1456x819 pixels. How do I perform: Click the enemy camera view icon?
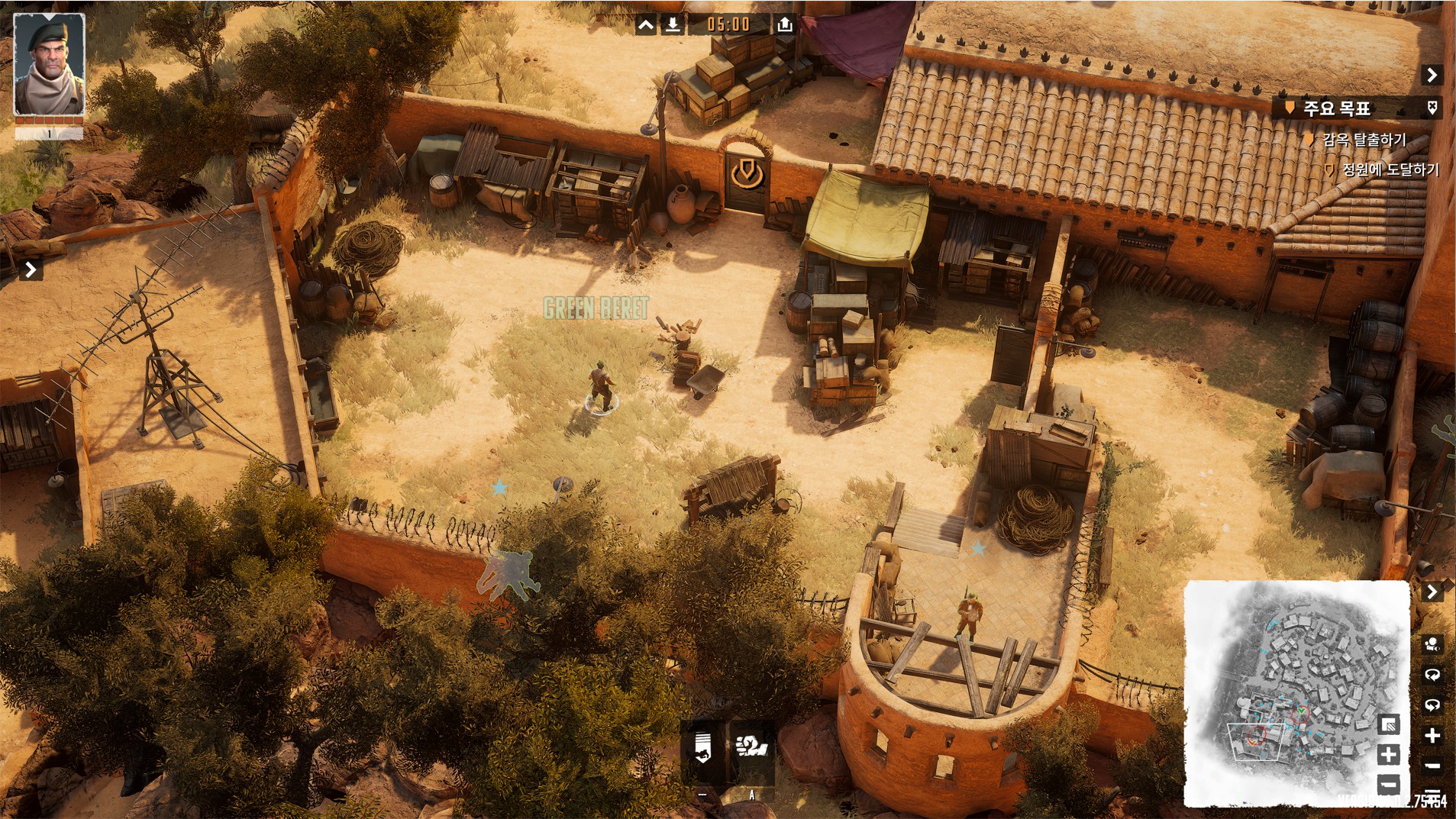pyautogui.click(x=1432, y=644)
